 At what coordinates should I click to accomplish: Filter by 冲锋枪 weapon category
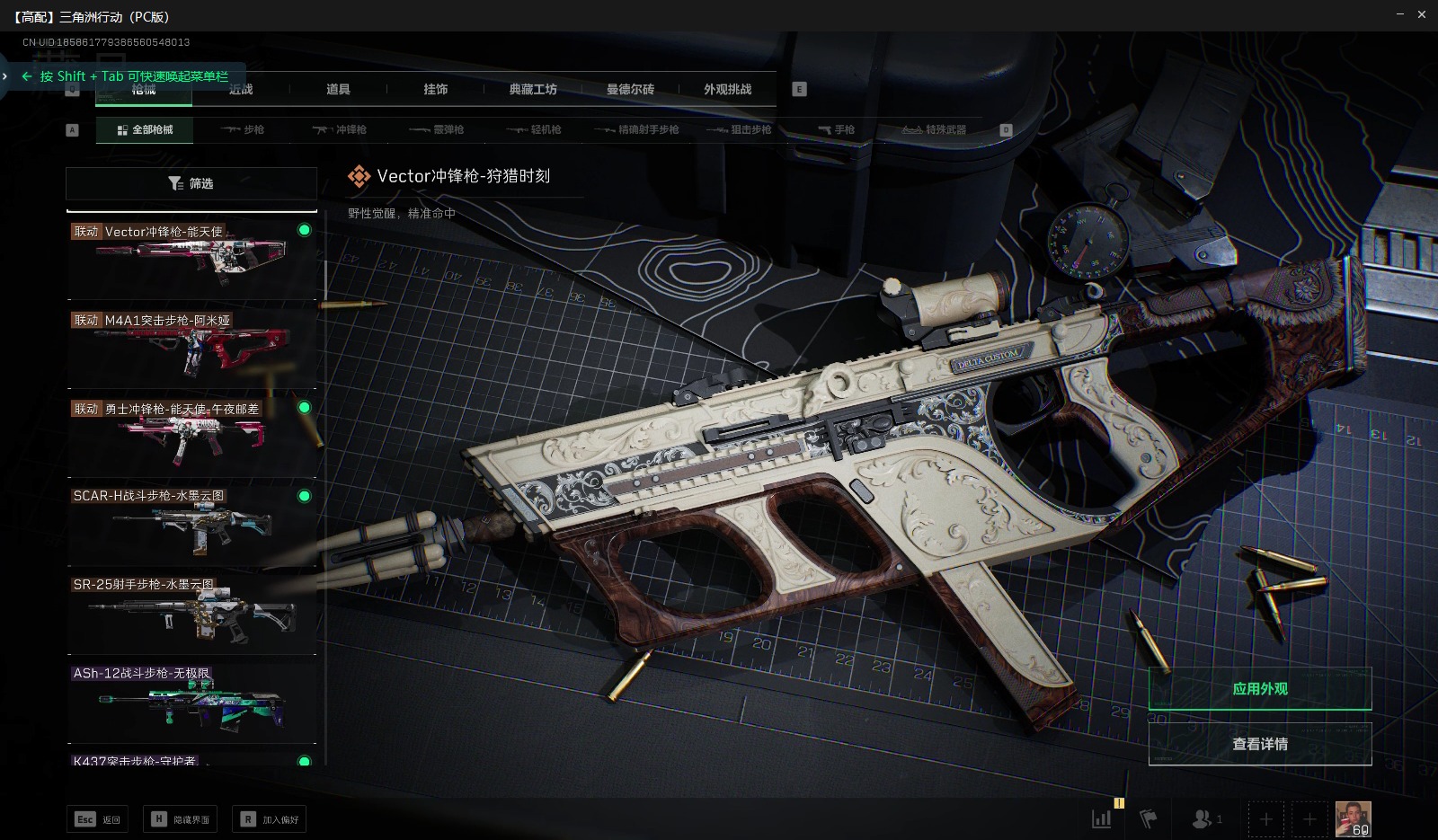coord(340,129)
